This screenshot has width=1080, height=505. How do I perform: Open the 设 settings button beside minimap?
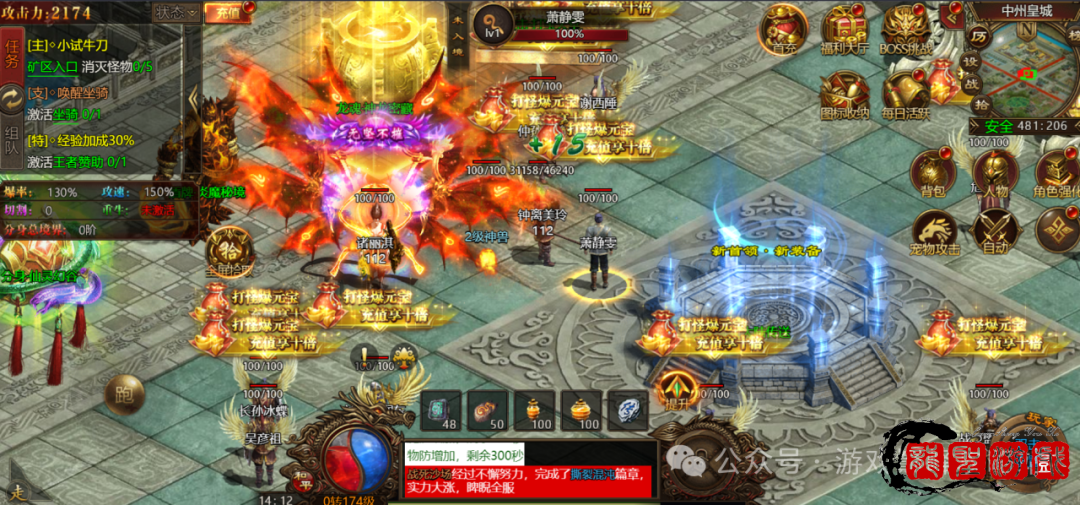pyautogui.click(x=970, y=60)
